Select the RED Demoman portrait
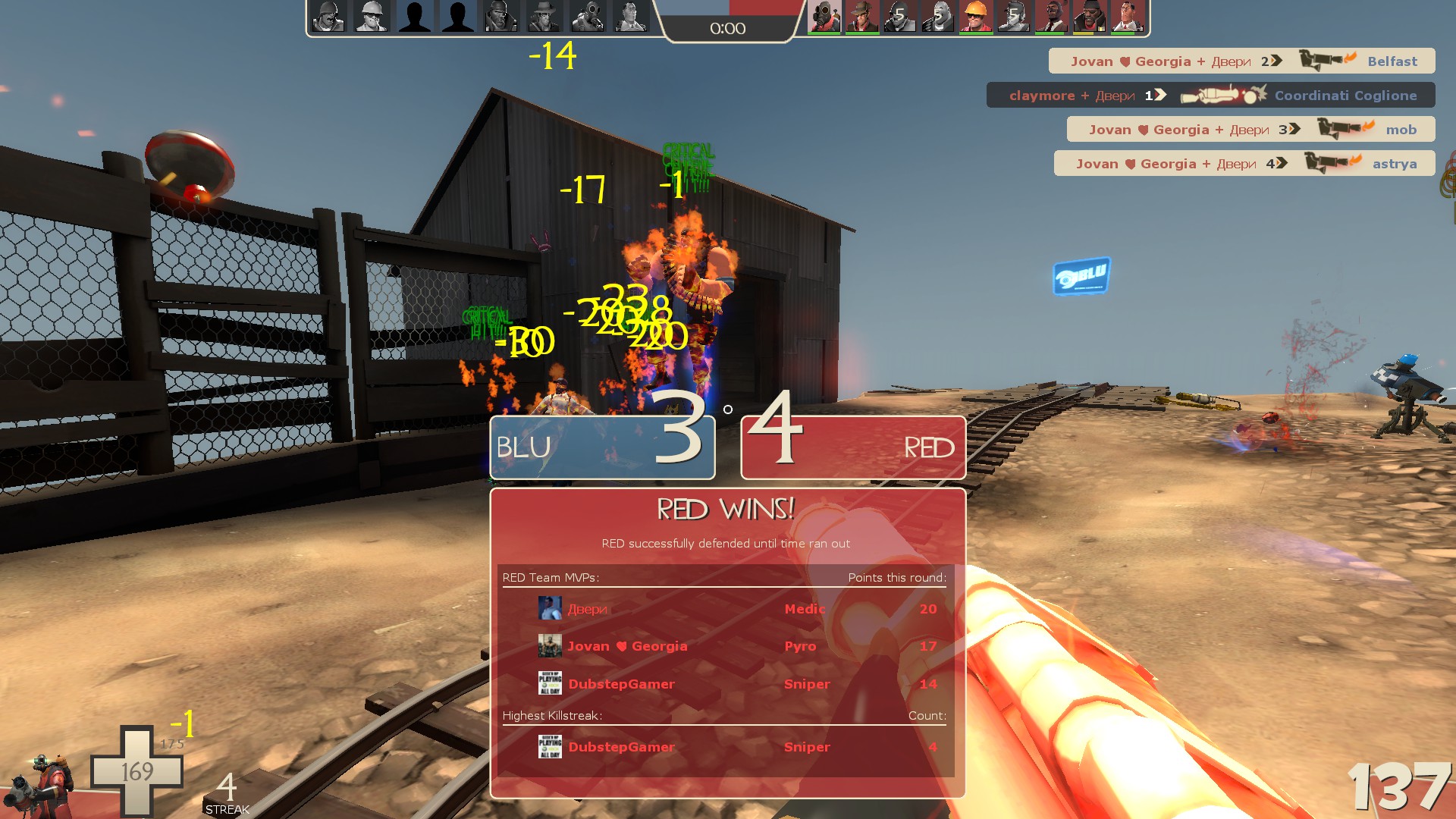The width and height of the screenshot is (1456, 819). point(1089,16)
